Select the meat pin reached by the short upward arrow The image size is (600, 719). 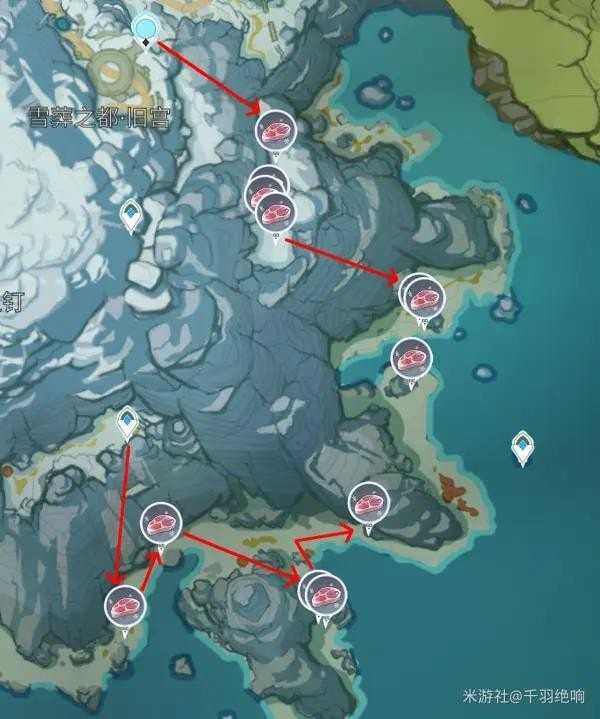(x=160, y=522)
